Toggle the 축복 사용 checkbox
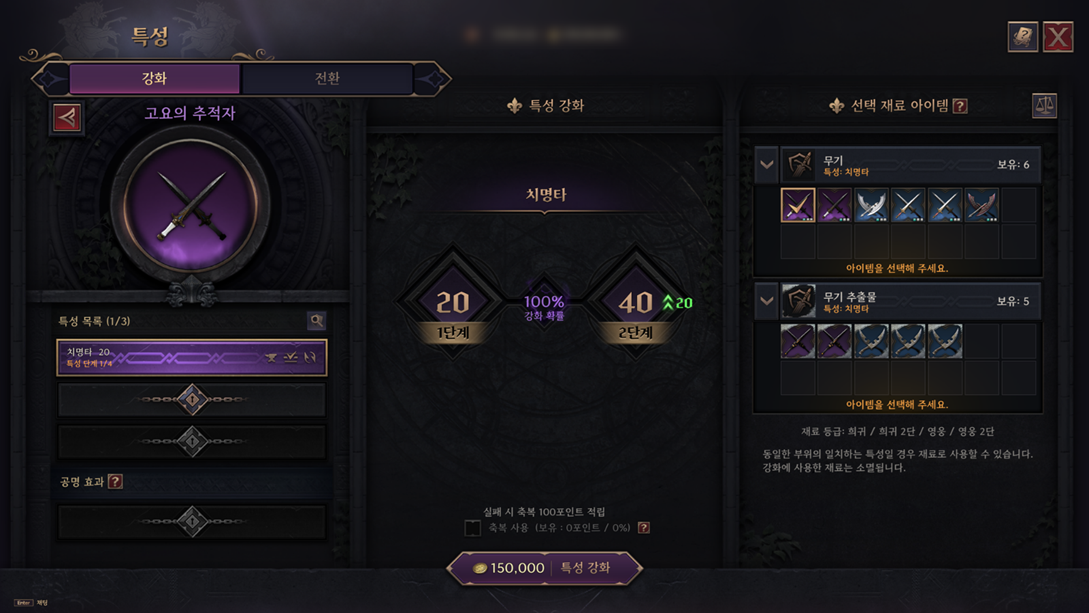The image size is (1089, 613). pos(473,528)
